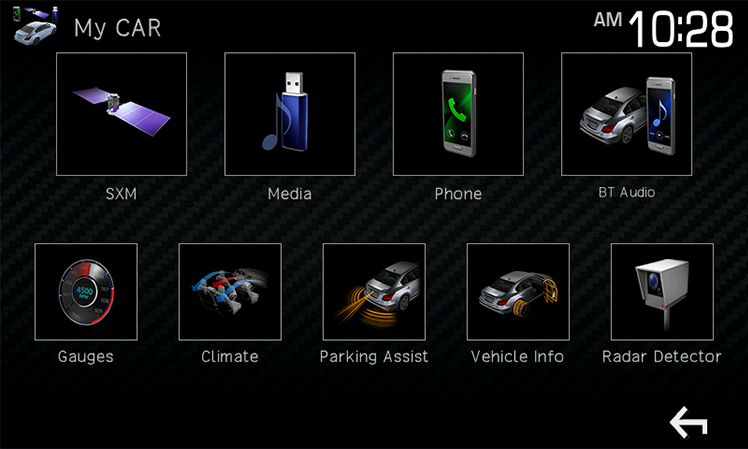Show the Gauges screen

point(86,291)
